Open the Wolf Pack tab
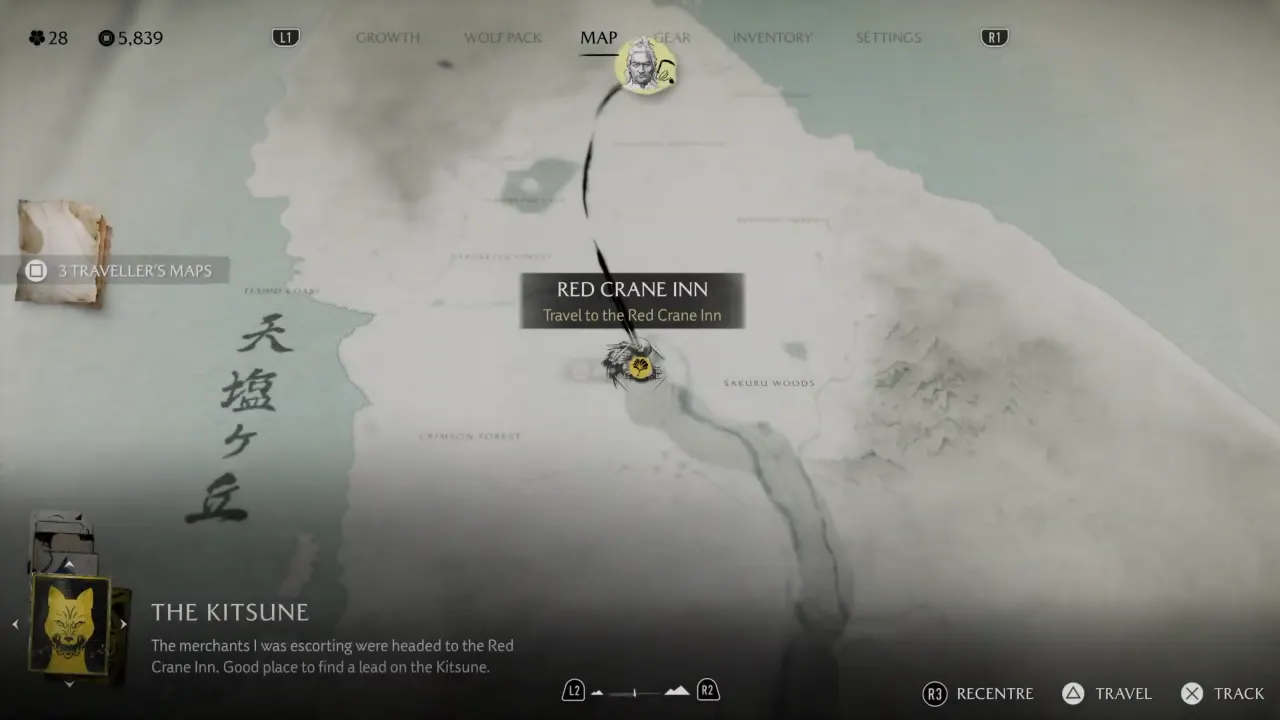Image resolution: width=1280 pixels, height=720 pixels. pyautogui.click(x=503, y=38)
